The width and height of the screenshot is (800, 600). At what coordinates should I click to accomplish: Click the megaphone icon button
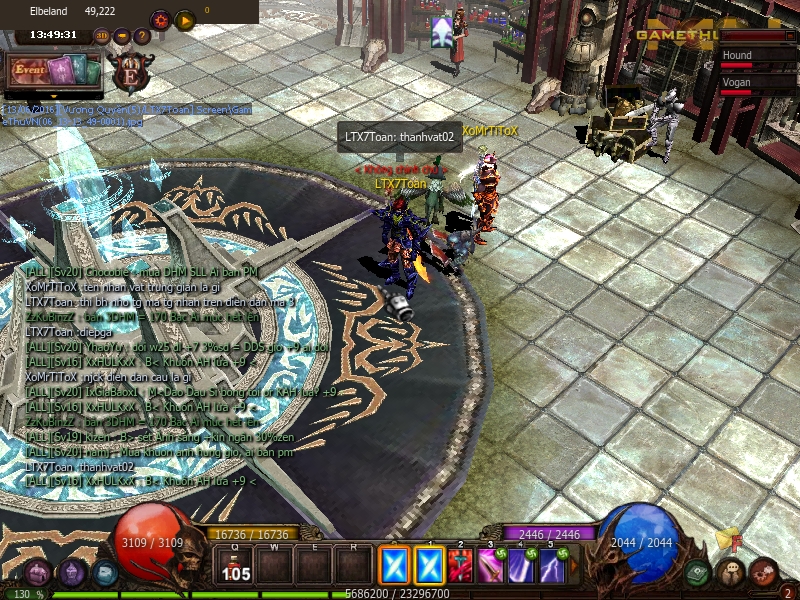coord(122,36)
